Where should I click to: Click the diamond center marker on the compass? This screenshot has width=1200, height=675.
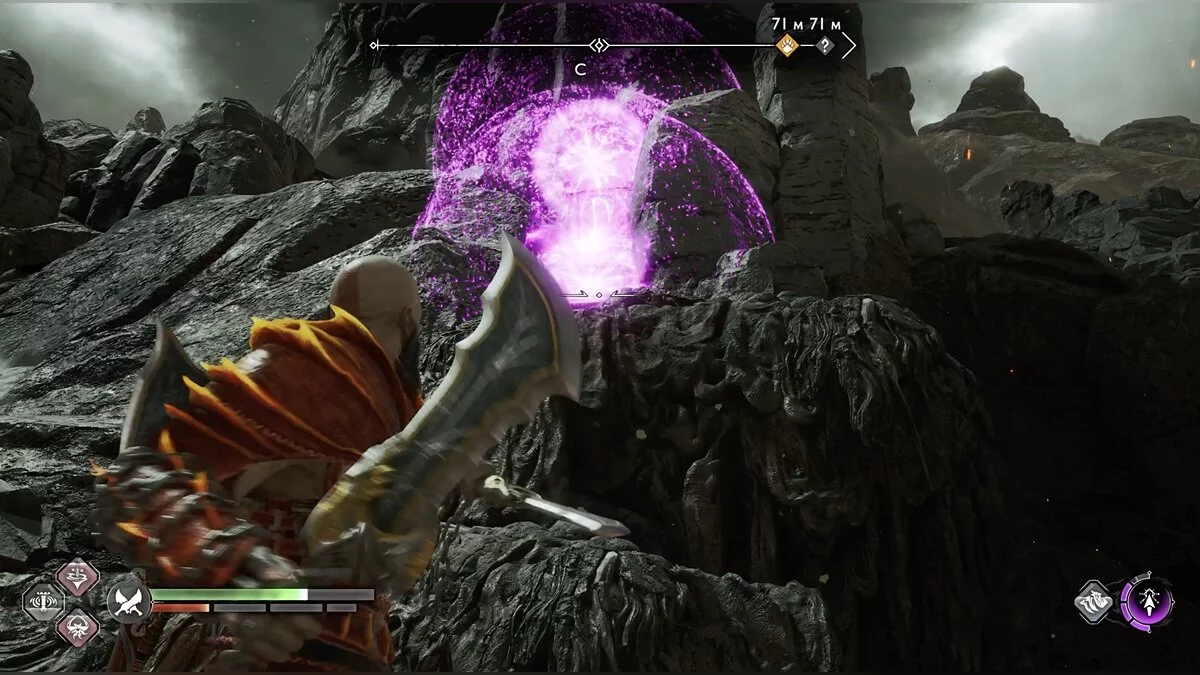point(598,45)
